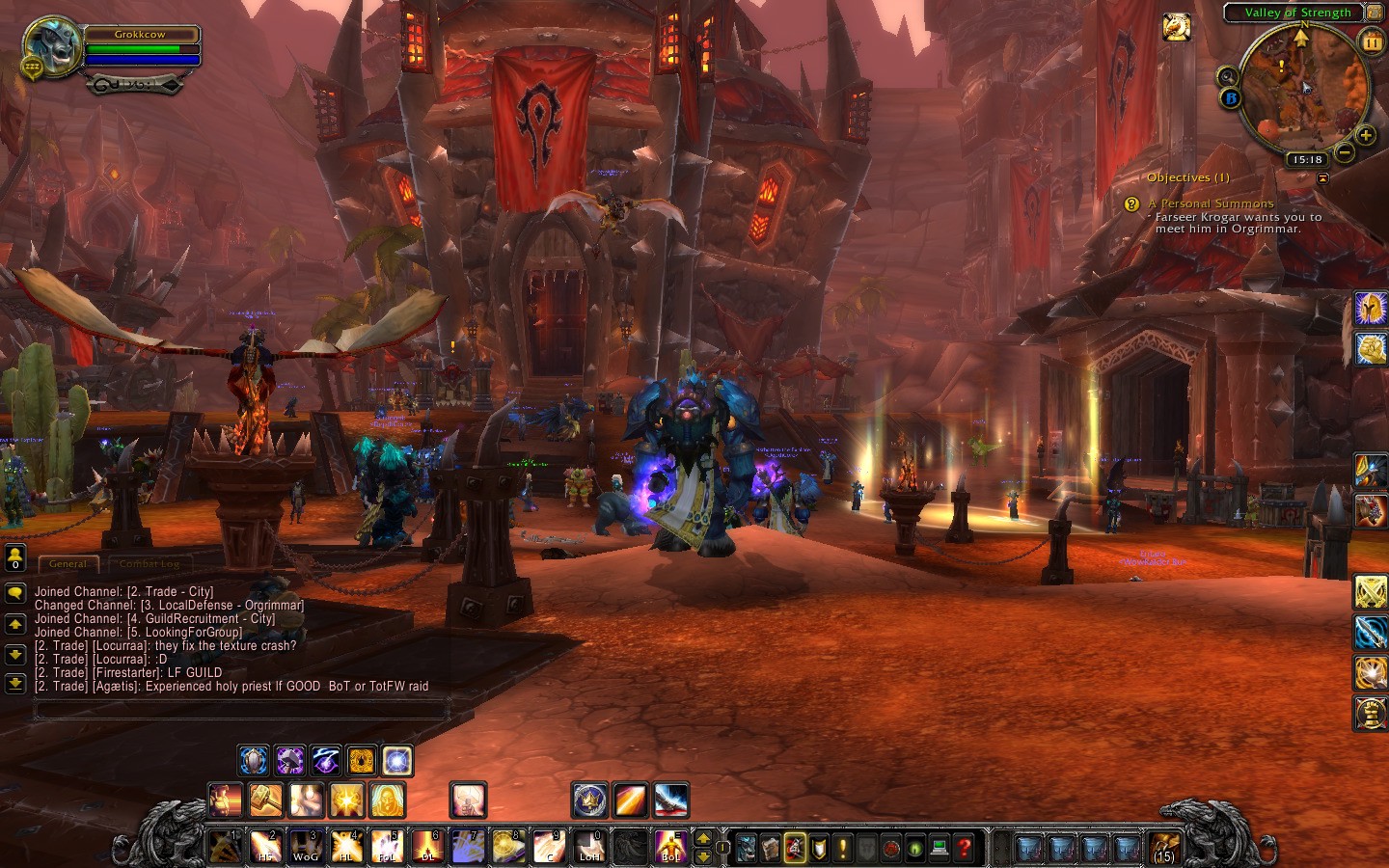The image size is (1389, 868).
Task: Click the Grokkcow player portrait
Action: point(51,46)
